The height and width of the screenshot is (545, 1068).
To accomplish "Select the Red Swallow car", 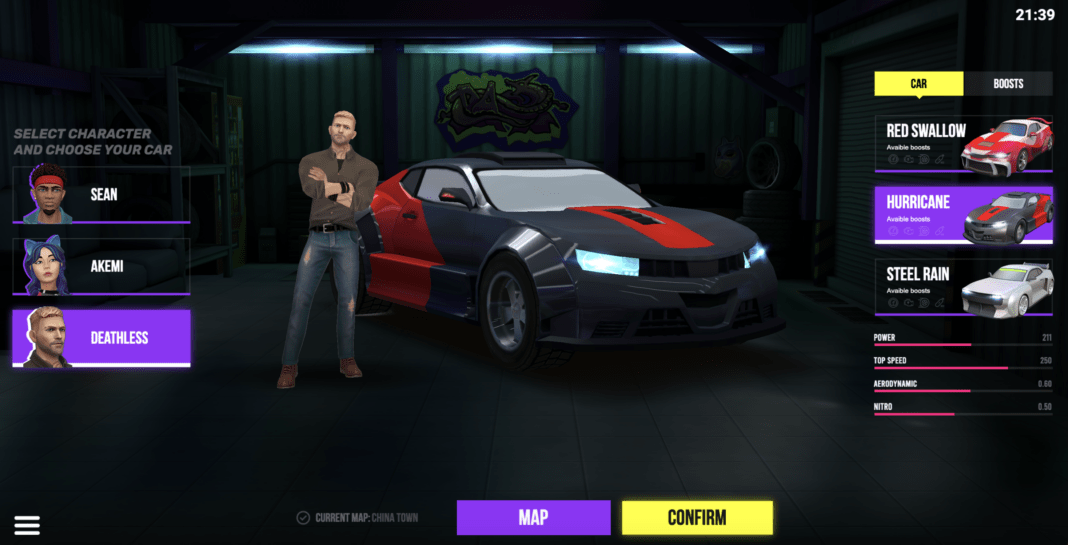I will pos(963,143).
